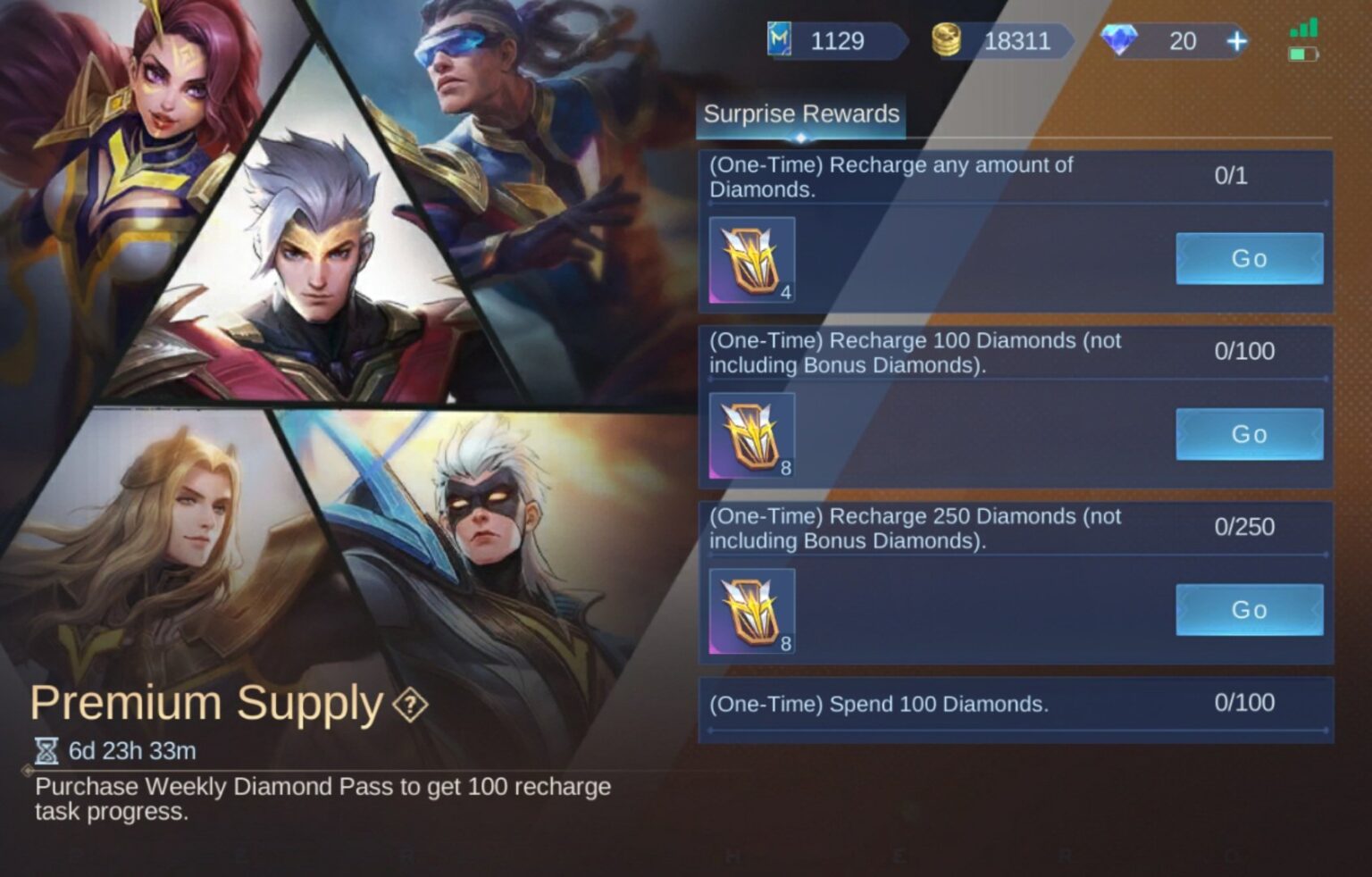View the chest reward for 250 Diamonds recharge

750,610
